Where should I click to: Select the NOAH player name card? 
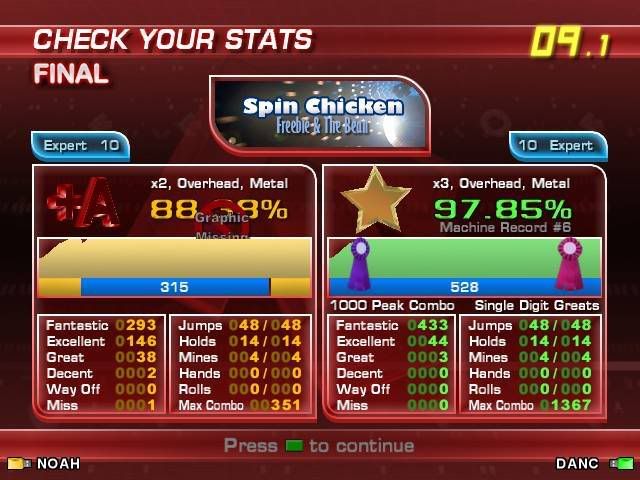(45, 464)
